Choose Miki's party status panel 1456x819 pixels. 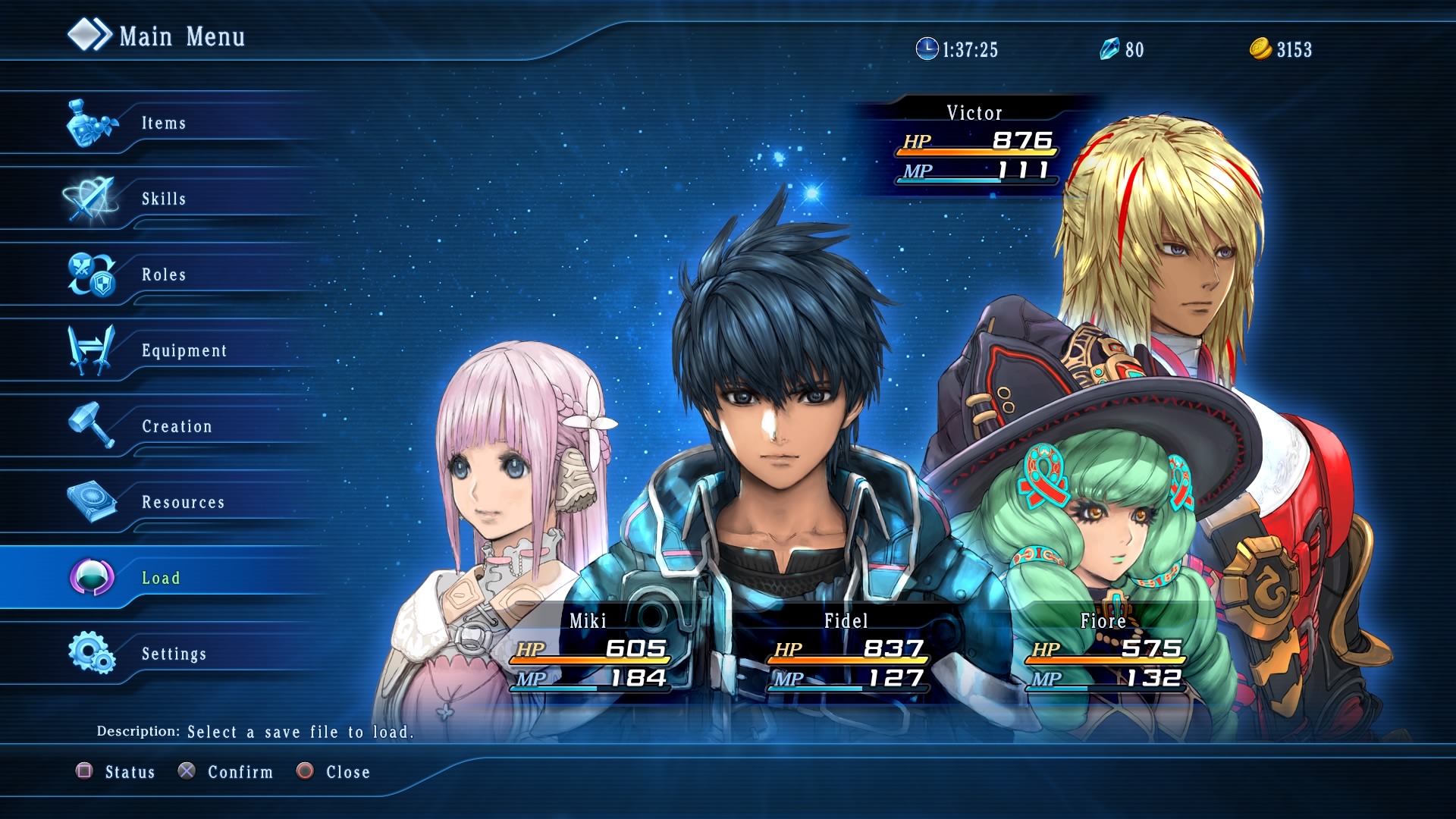590,652
